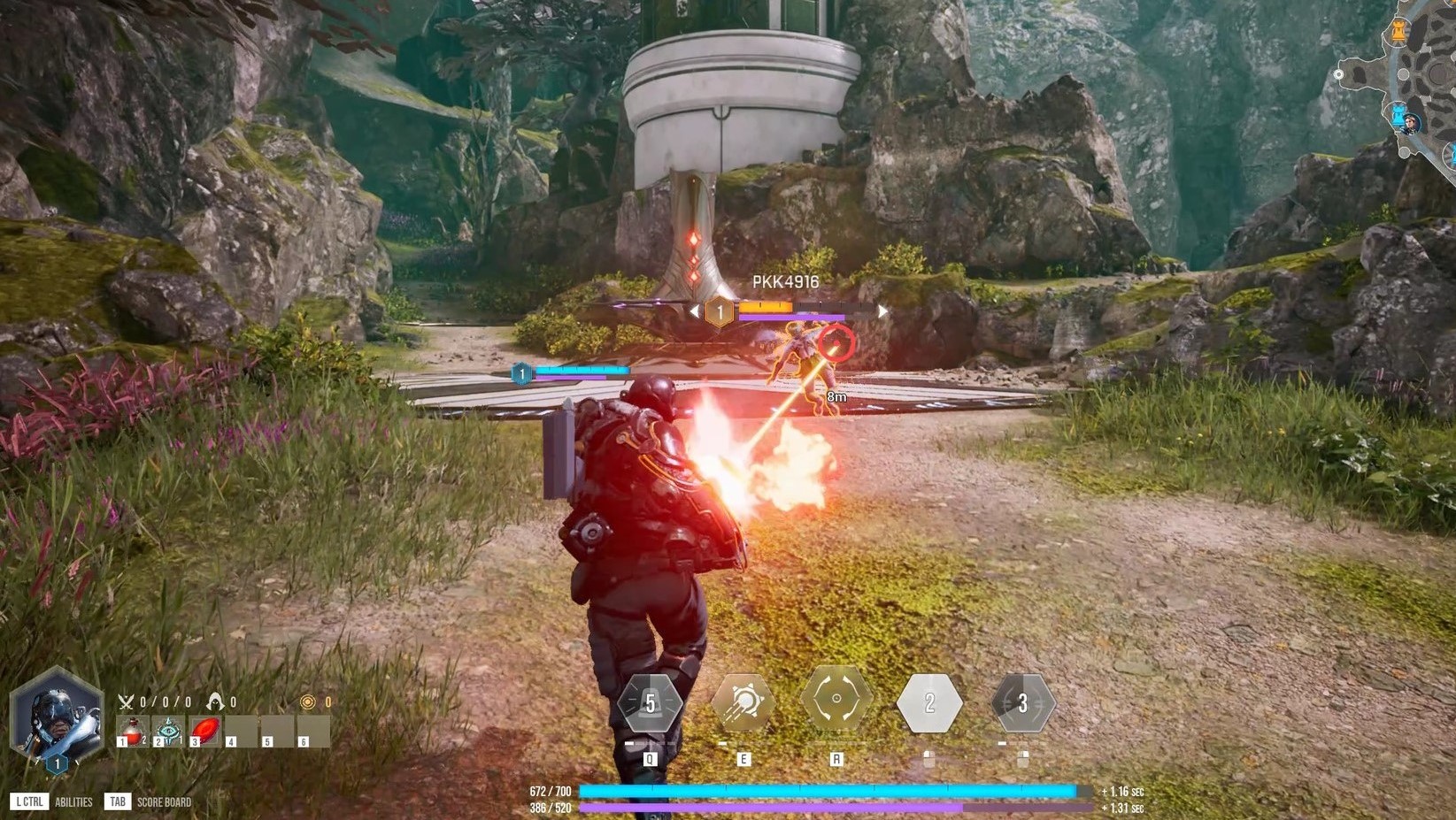The image size is (1456, 820).
Task: Click the crossed swords kill counter icon
Action: 126,702
